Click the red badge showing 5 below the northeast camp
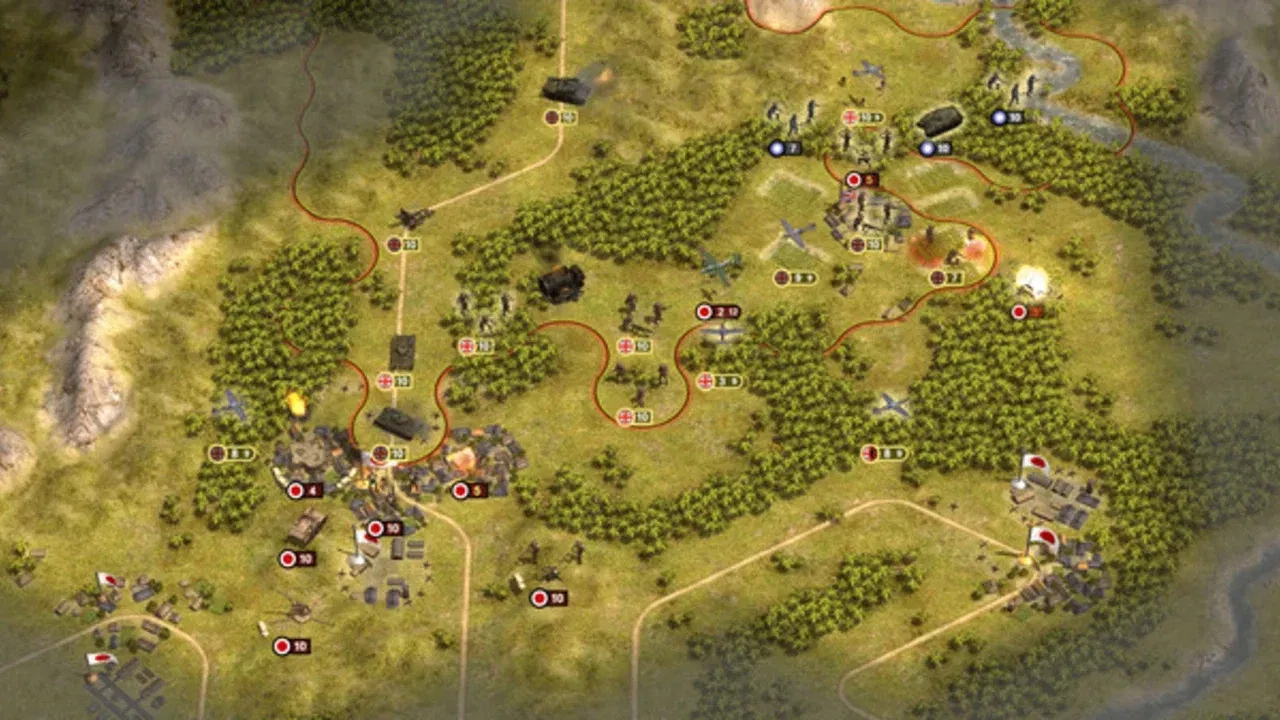1280x720 pixels. [854, 179]
